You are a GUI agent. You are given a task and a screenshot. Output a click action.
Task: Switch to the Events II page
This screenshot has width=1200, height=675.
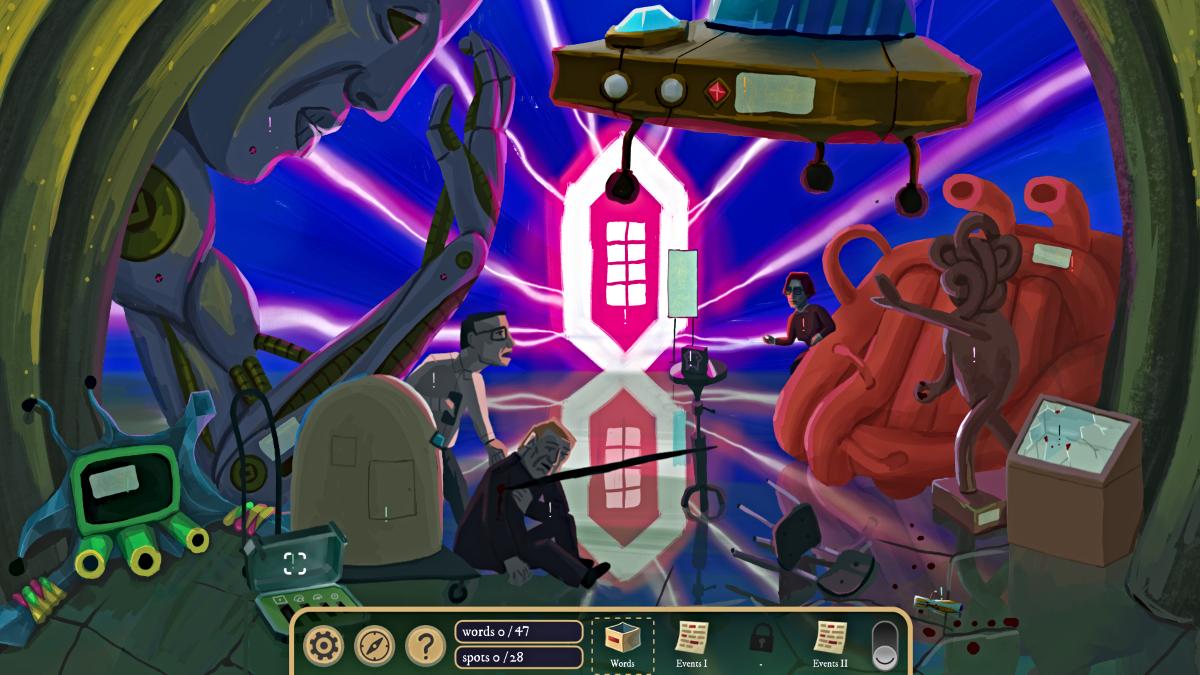click(x=830, y=642)
